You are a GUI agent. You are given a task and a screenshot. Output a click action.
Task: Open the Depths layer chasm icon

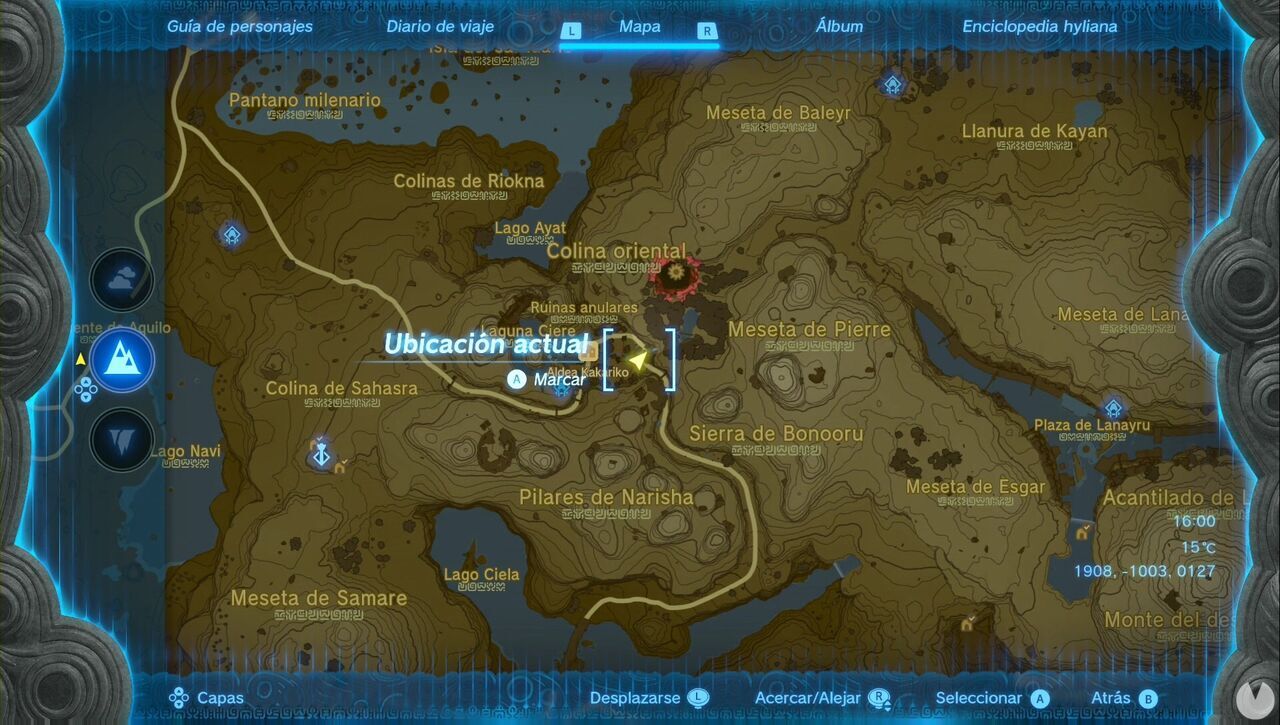(122, 440)
